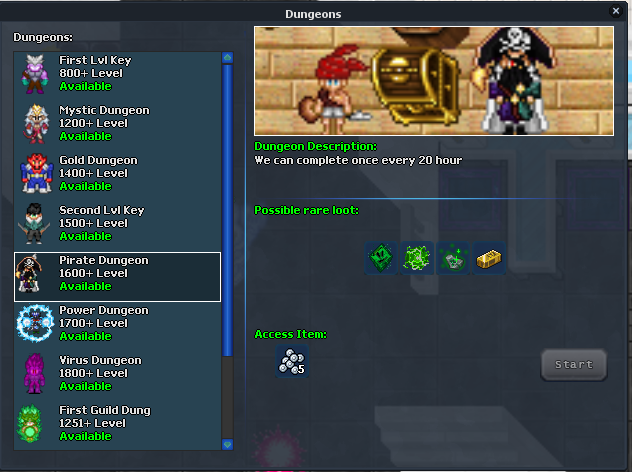The image size is (632, 472).
Task: Close the Dungeons window
Action: point(616,11)
